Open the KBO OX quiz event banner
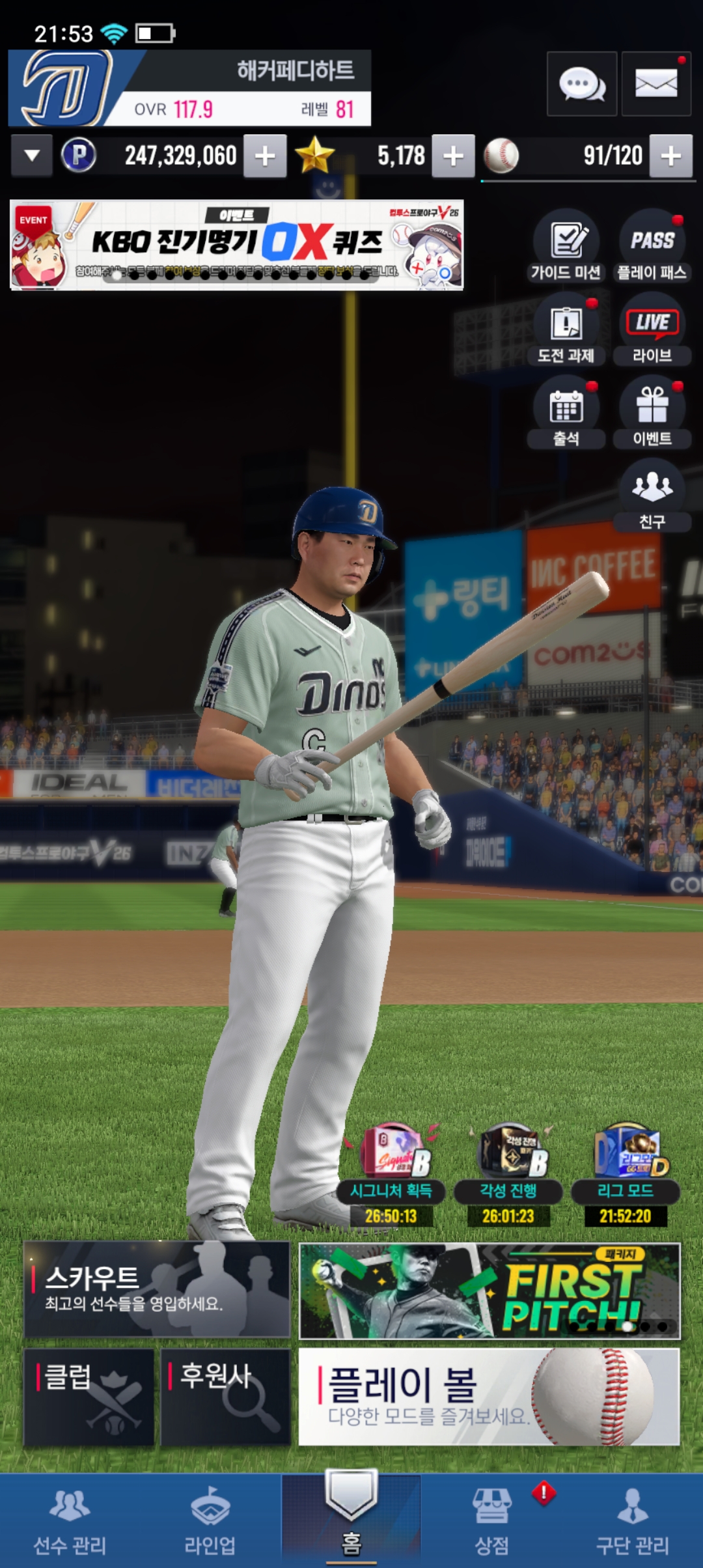Viewport: 703px width, 1568px height. 236,245
